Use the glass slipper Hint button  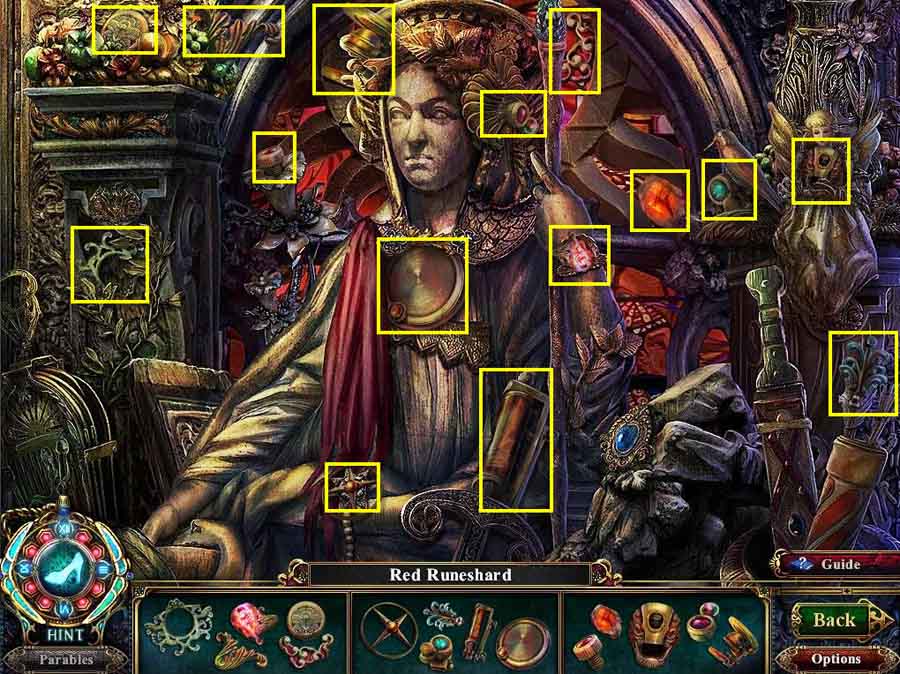64,567
